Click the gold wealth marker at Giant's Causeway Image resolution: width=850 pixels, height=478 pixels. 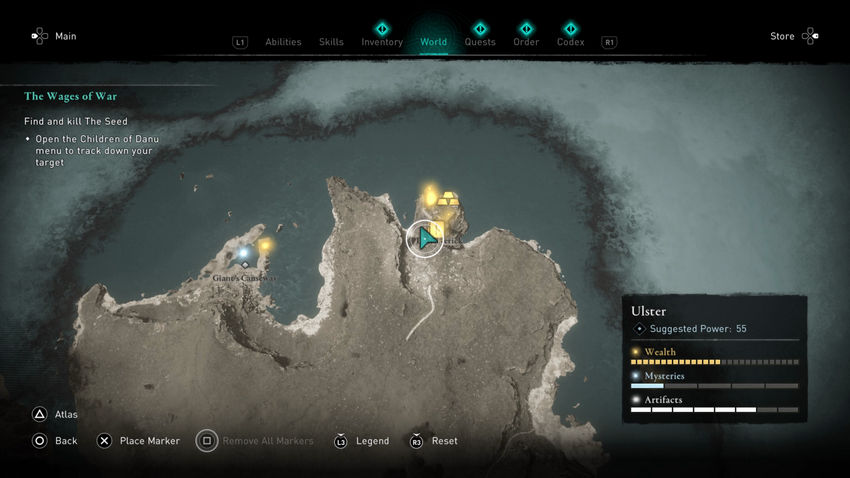265,245
